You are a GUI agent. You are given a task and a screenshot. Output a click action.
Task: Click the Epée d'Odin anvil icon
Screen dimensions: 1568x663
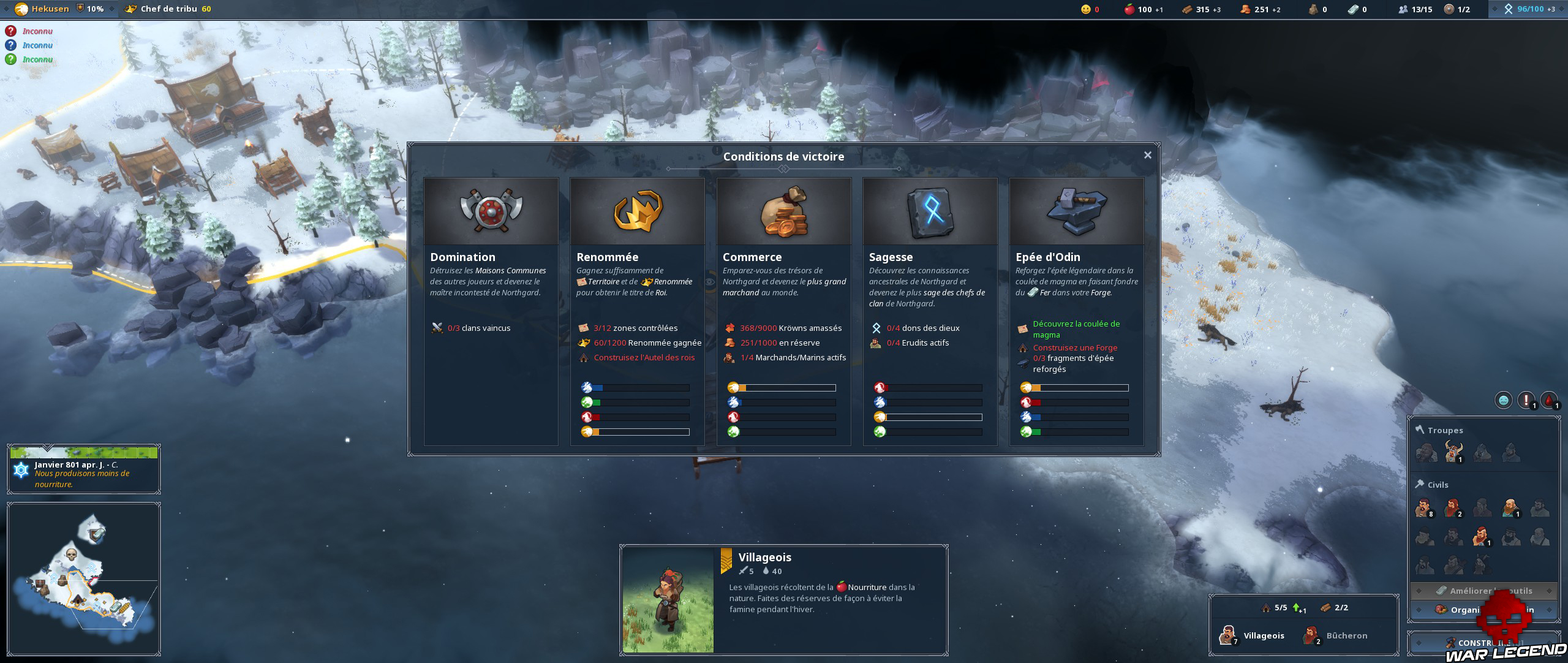[x=1077, y=211]
